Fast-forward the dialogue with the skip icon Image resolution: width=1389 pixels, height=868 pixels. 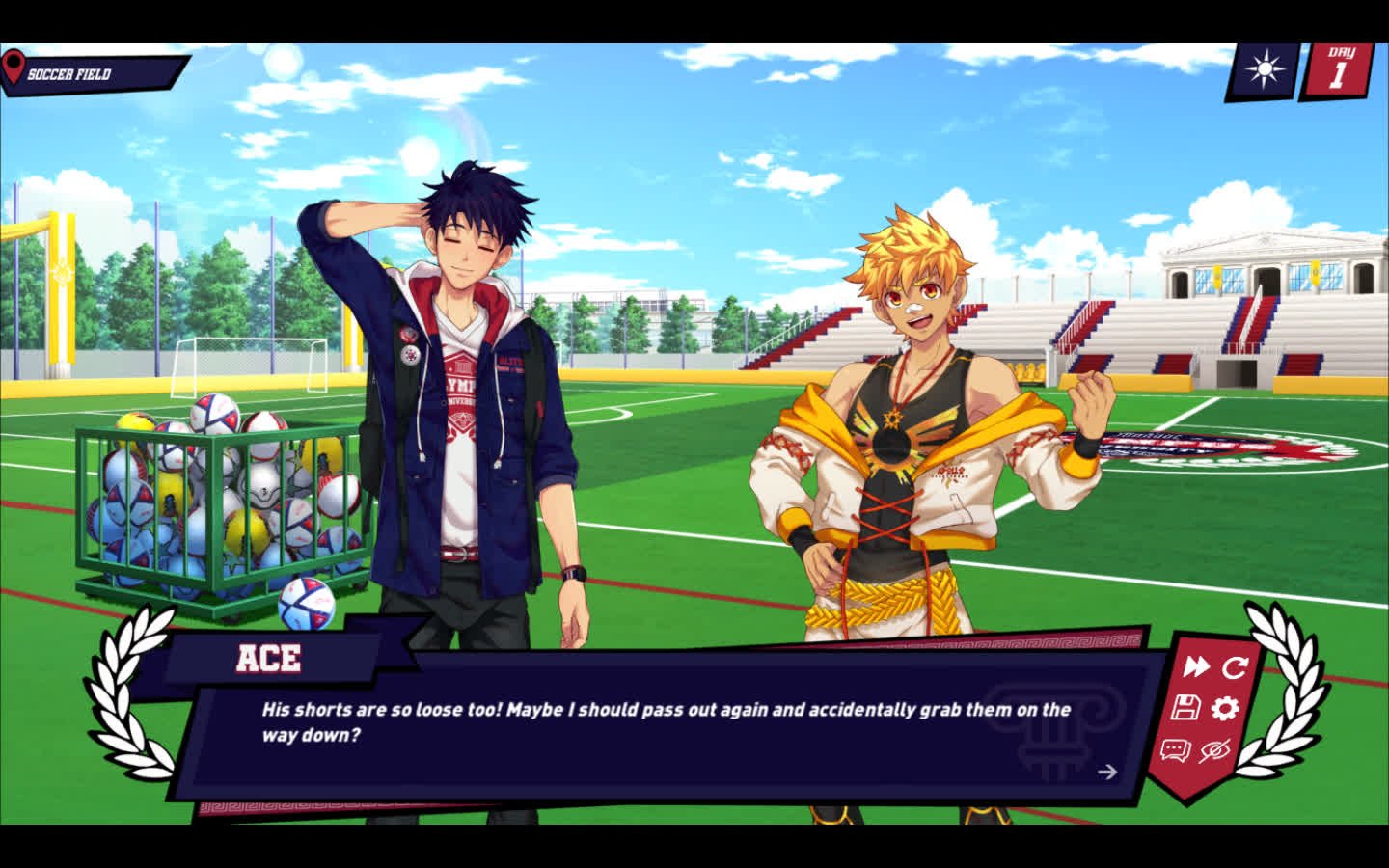[x=1196, y=665]
